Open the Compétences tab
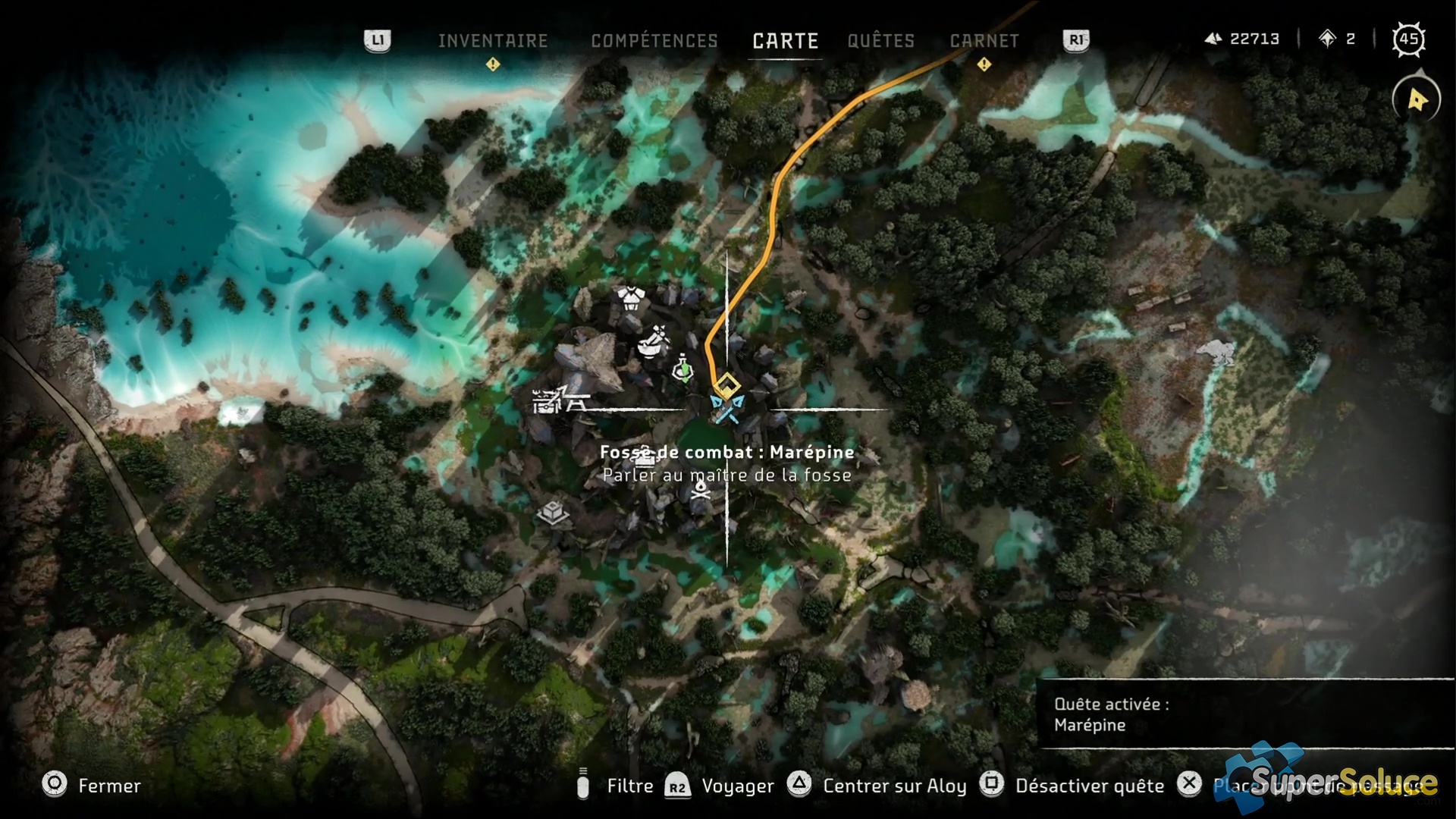The height and width of the screenshot is (819, 1456). [x=654, y=41]
